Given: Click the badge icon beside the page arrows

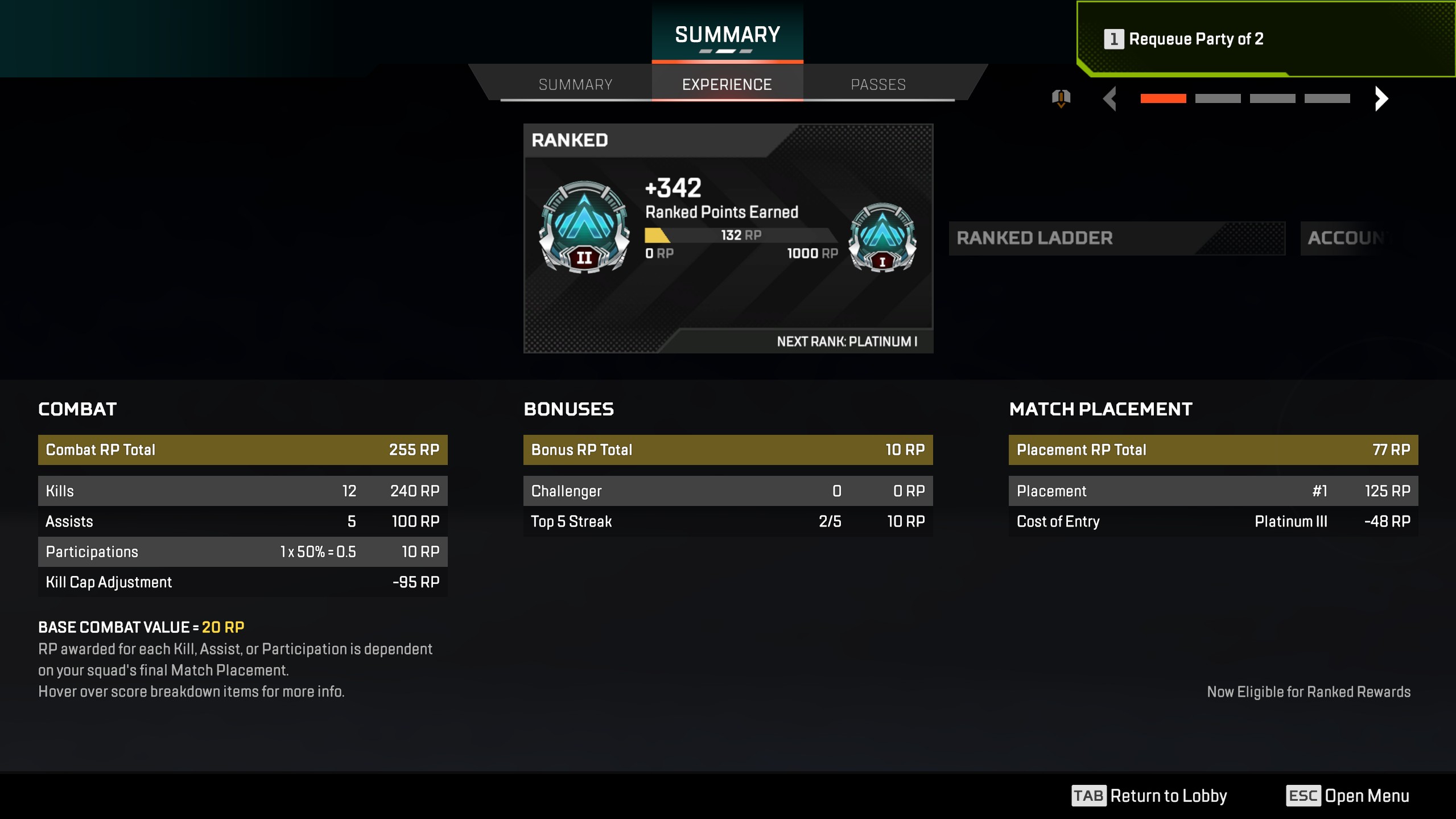Looking at the screenshot, I should tap(1061, 98).
